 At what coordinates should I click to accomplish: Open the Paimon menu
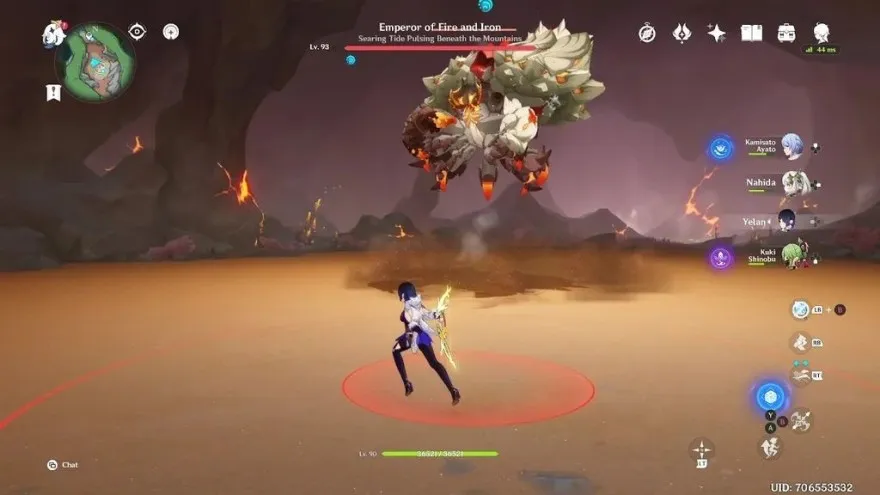(54, 34)
